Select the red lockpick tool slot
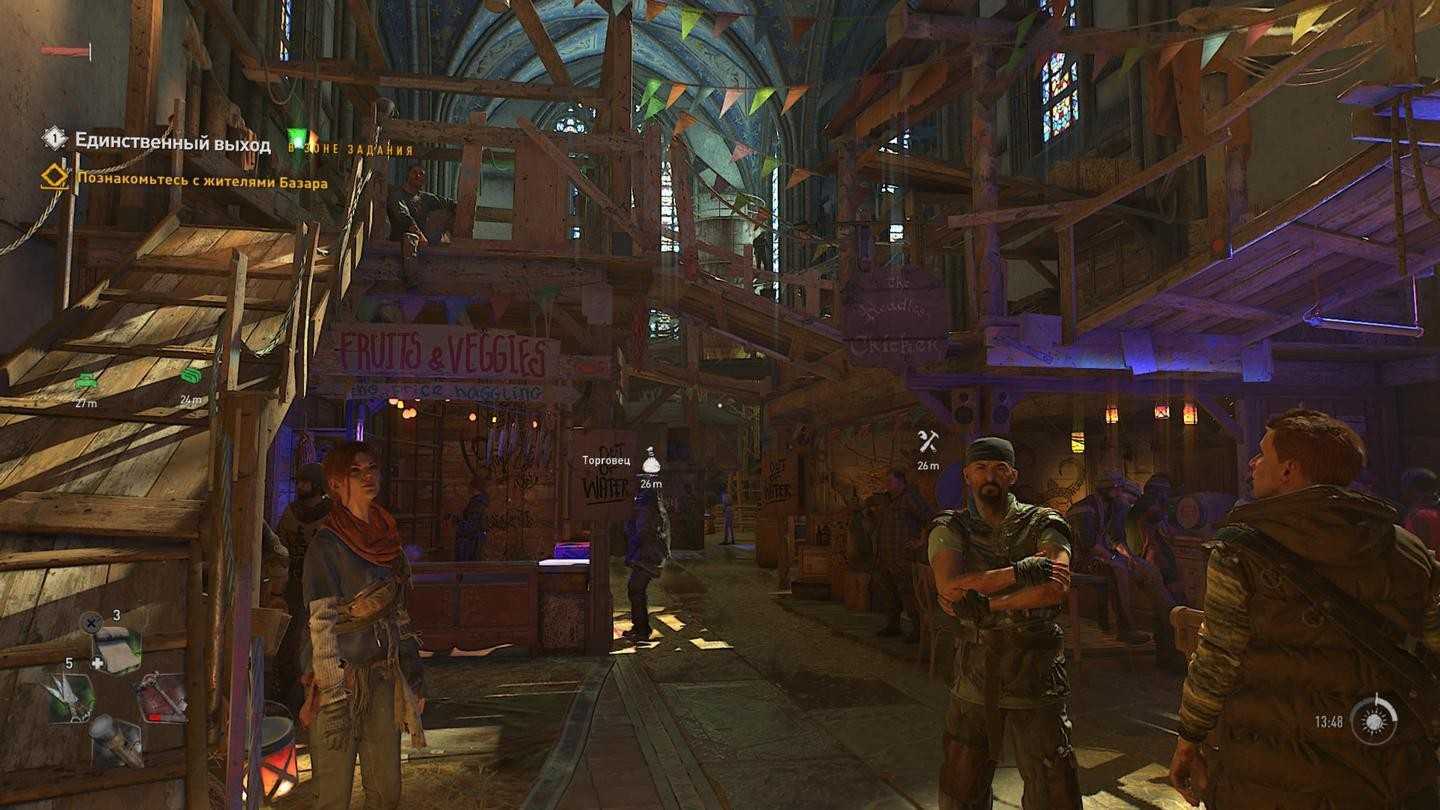 (160, 697)
